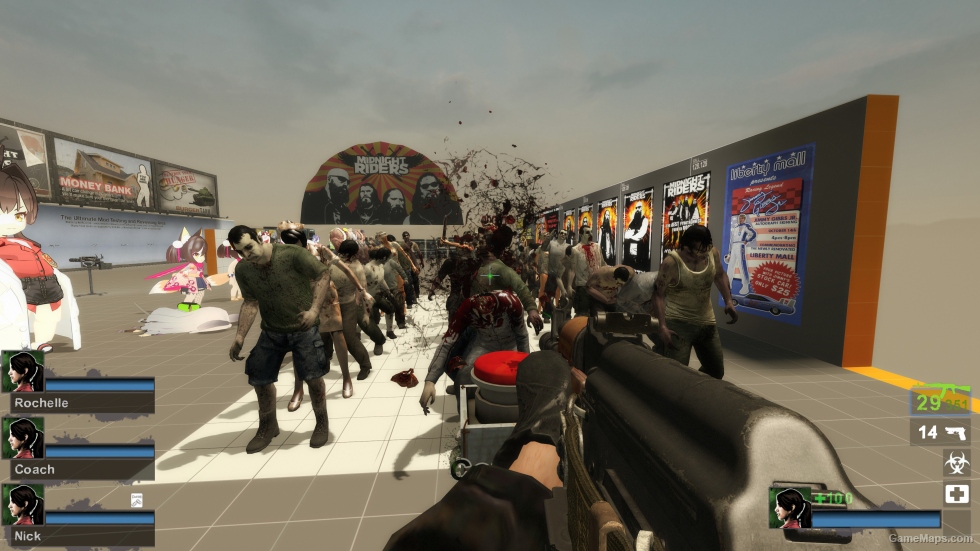Click Nick's teammate portrait
This screenshot has width=980, height=551.
[22, 504]
